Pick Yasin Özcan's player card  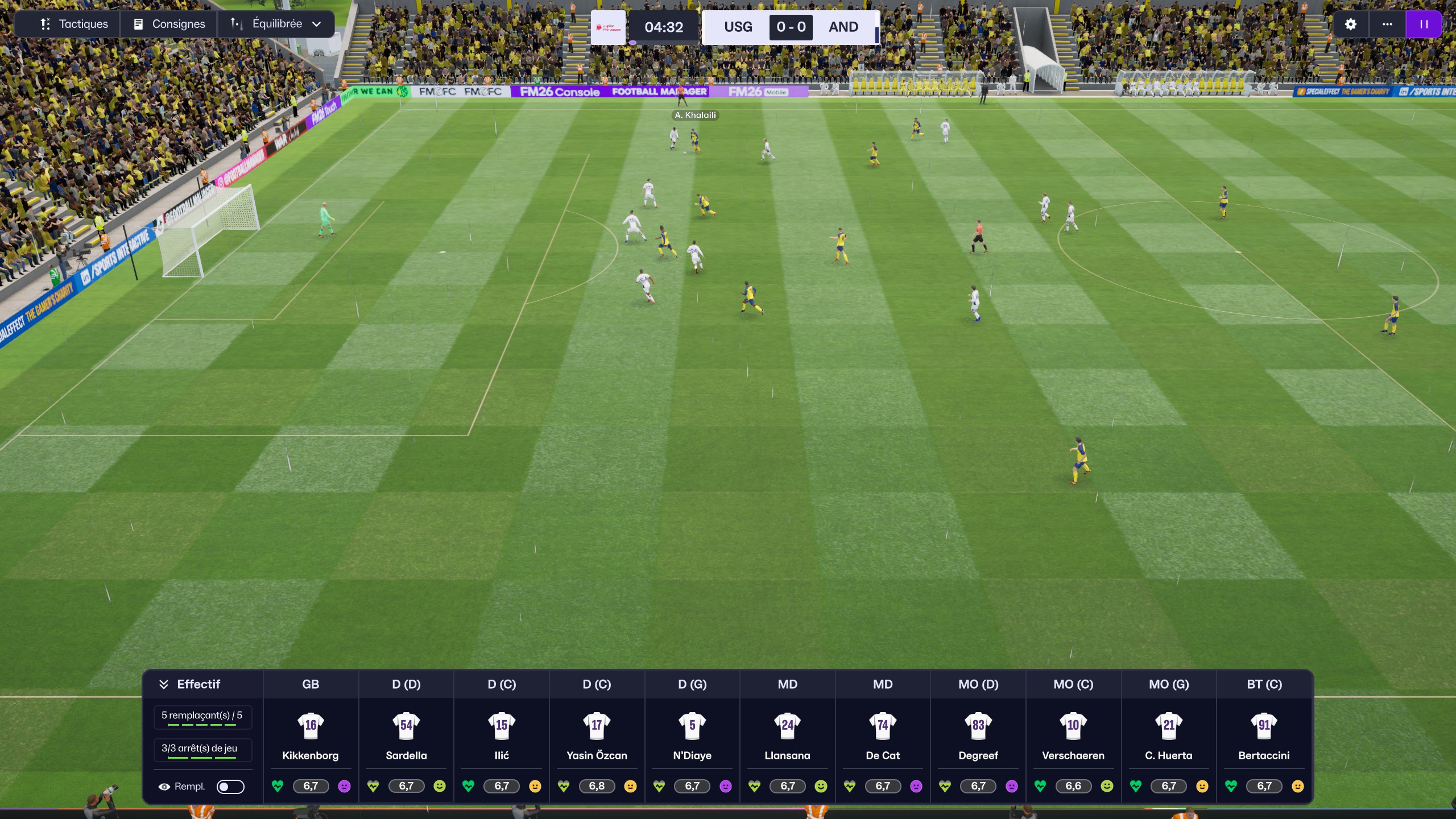(597, 737)
